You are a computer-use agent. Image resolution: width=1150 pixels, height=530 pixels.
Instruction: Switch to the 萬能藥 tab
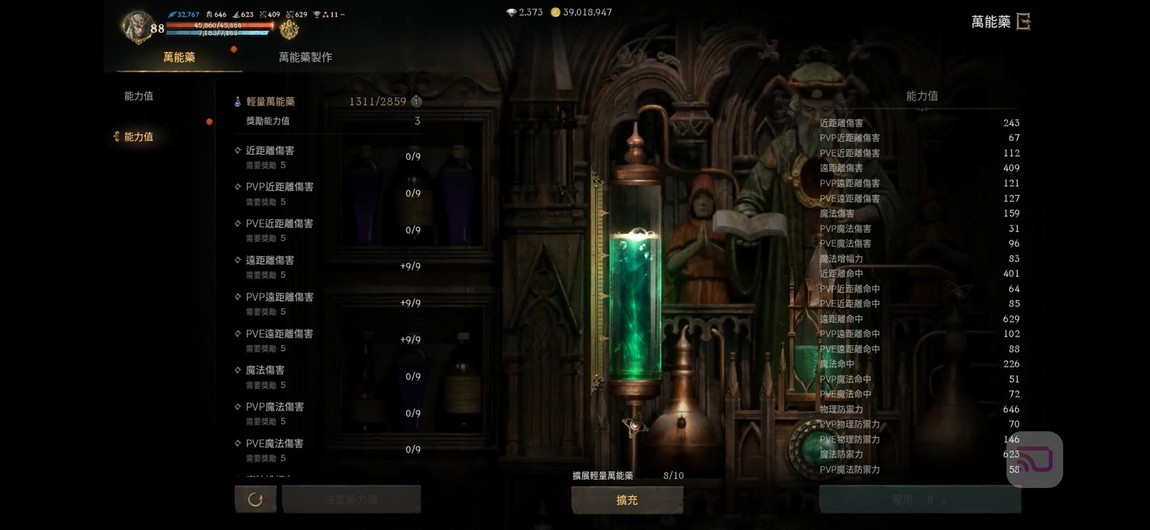click(x=179, y=58)
